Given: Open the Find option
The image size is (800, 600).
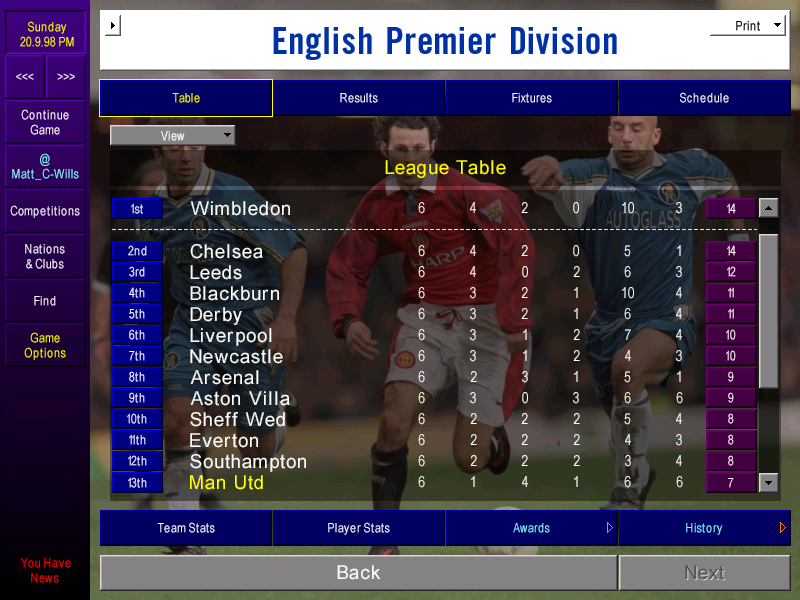Looking at the screenshot, I should coord(45,301).
